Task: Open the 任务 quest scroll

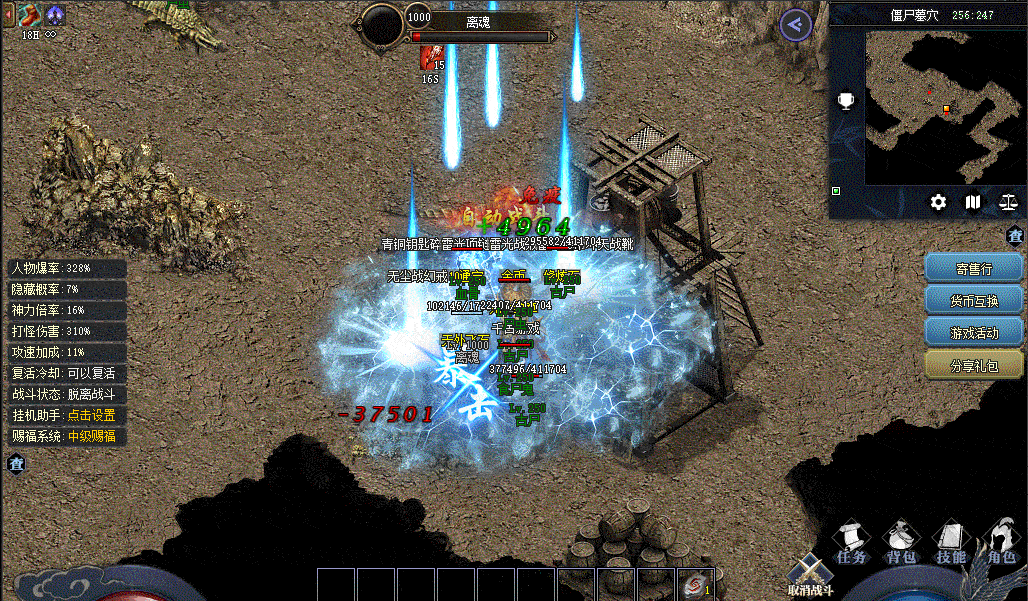Action: [851, 543]
